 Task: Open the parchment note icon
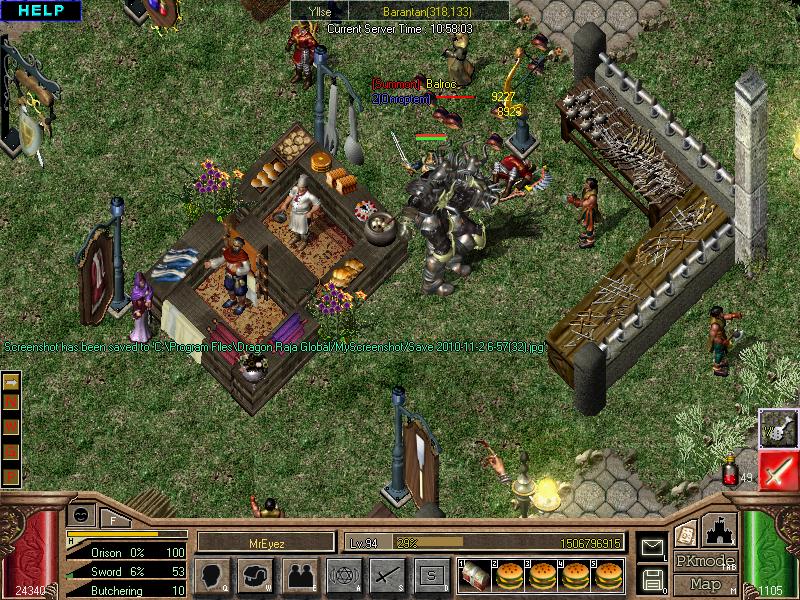tap(685, 533)
